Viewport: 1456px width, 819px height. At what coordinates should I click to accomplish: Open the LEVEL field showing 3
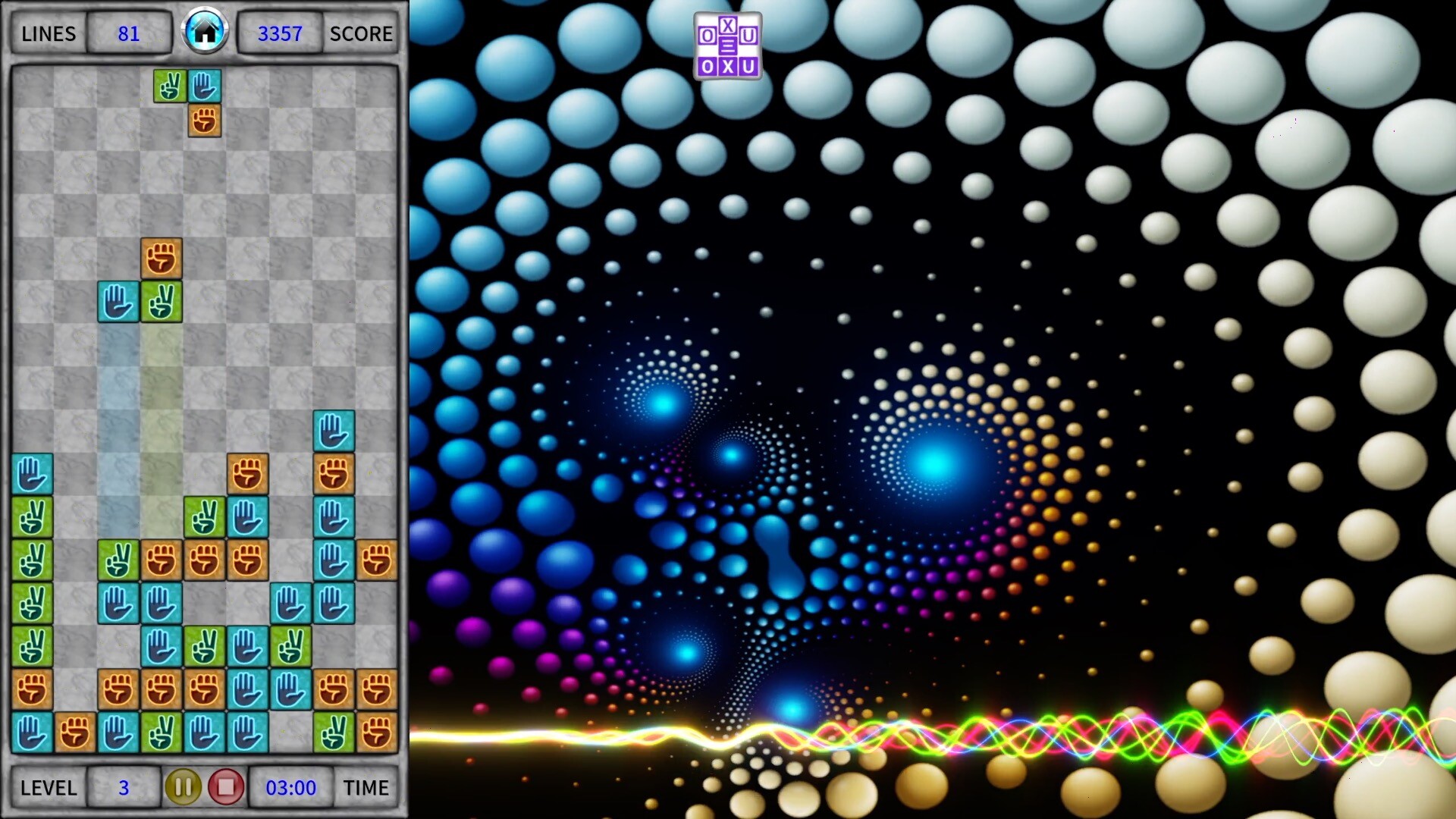click(123, 787)
